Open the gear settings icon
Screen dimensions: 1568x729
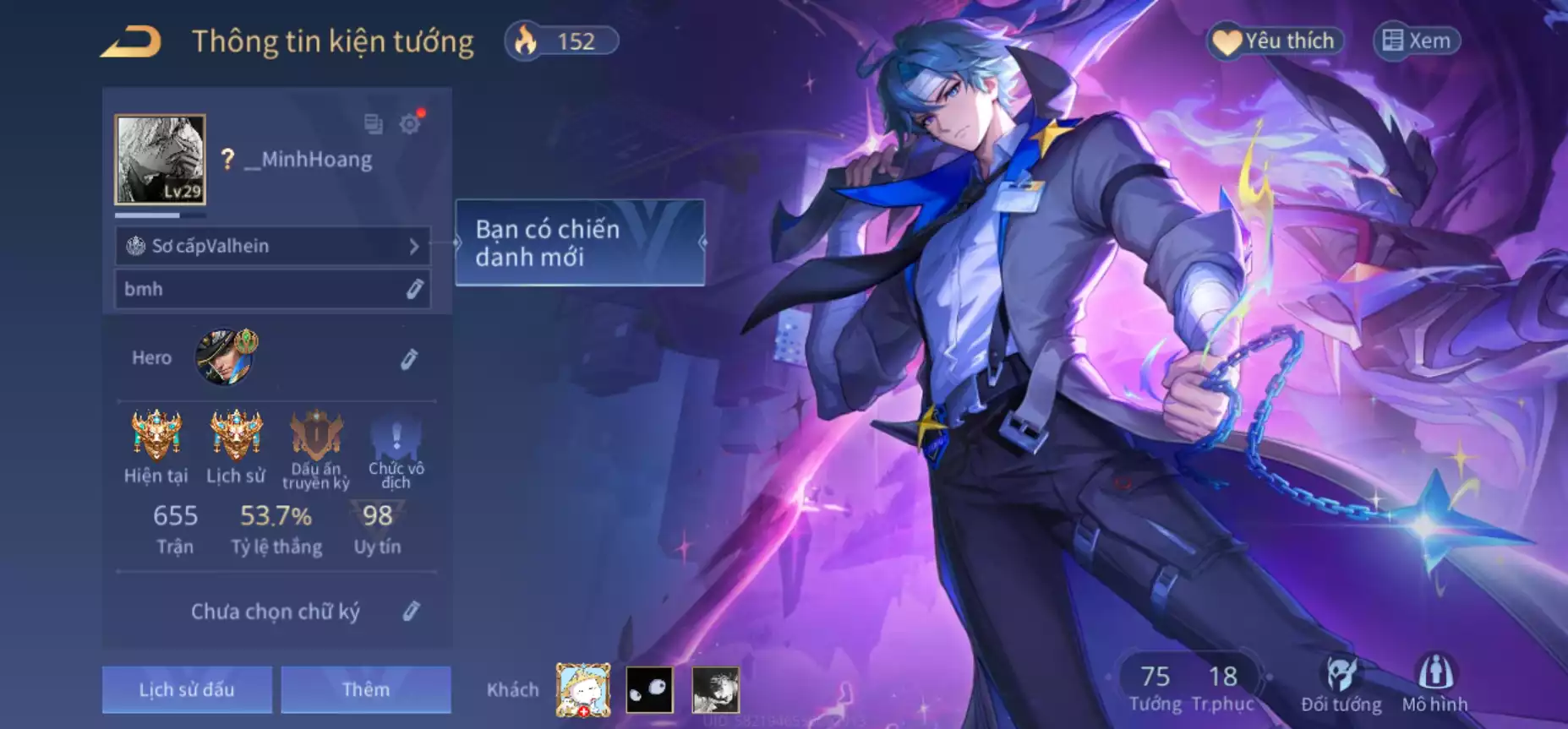point(410,124)
